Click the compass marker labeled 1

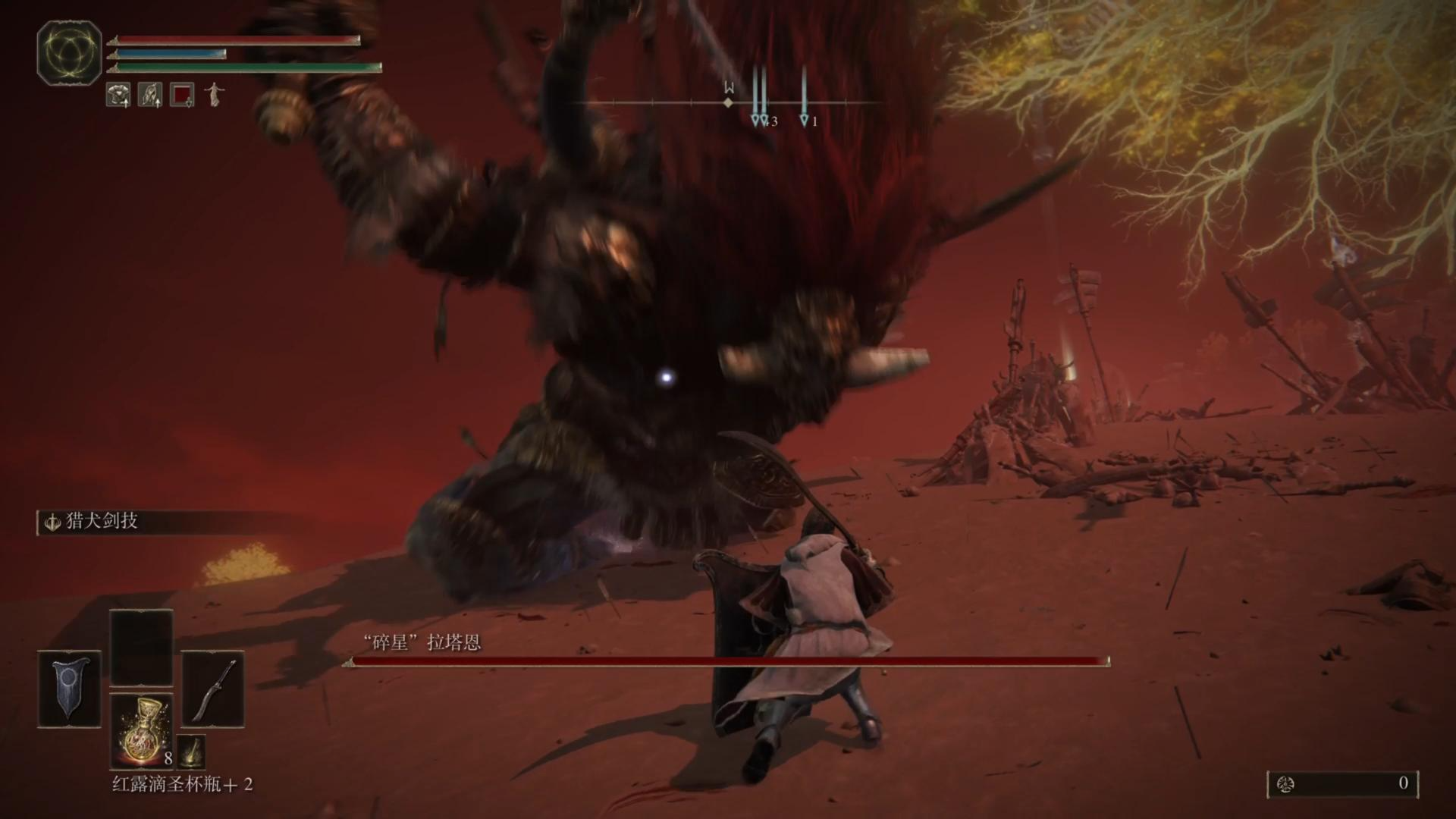[x=804, y=120]
